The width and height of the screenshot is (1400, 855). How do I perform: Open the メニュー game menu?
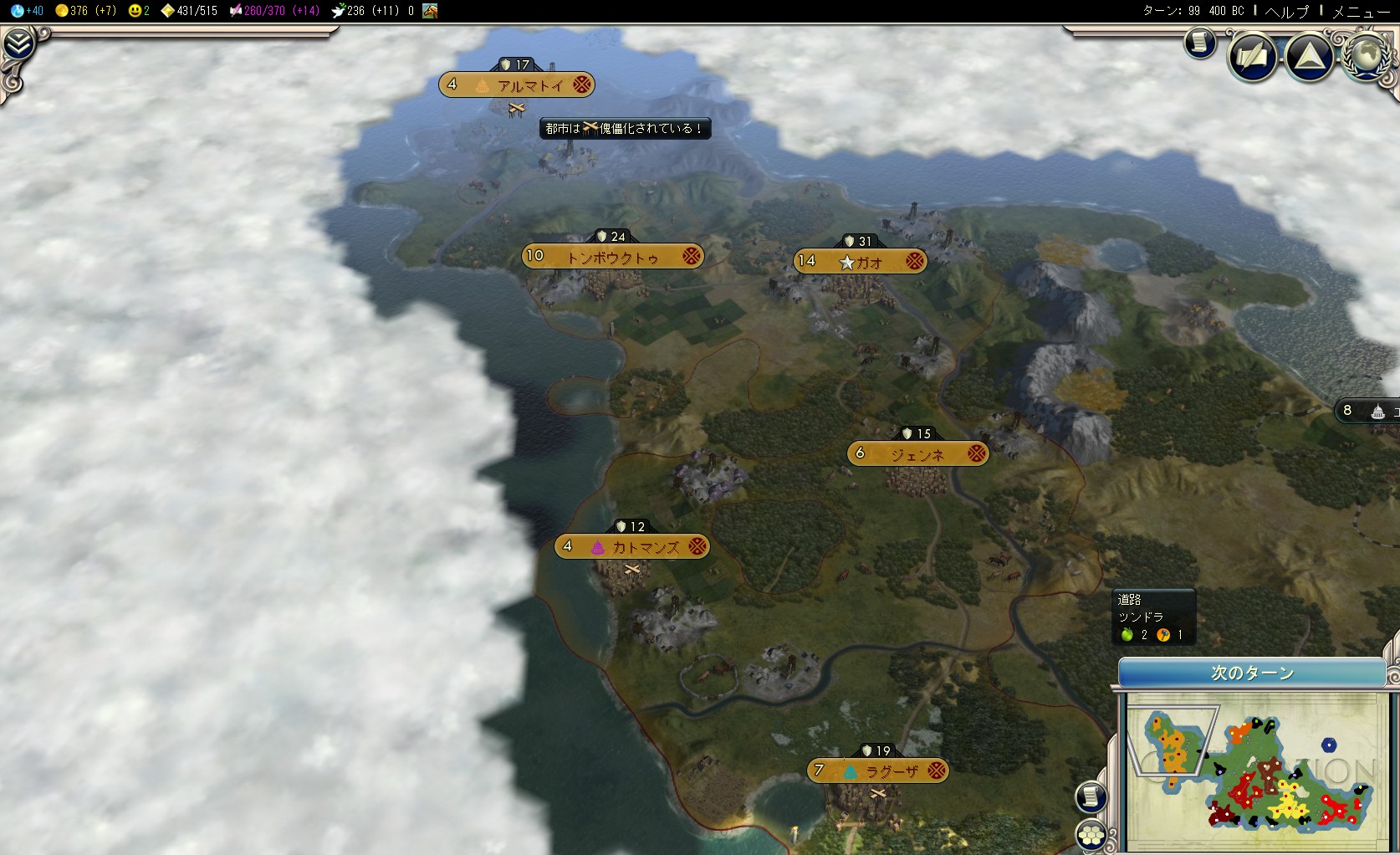point(1361,11)
